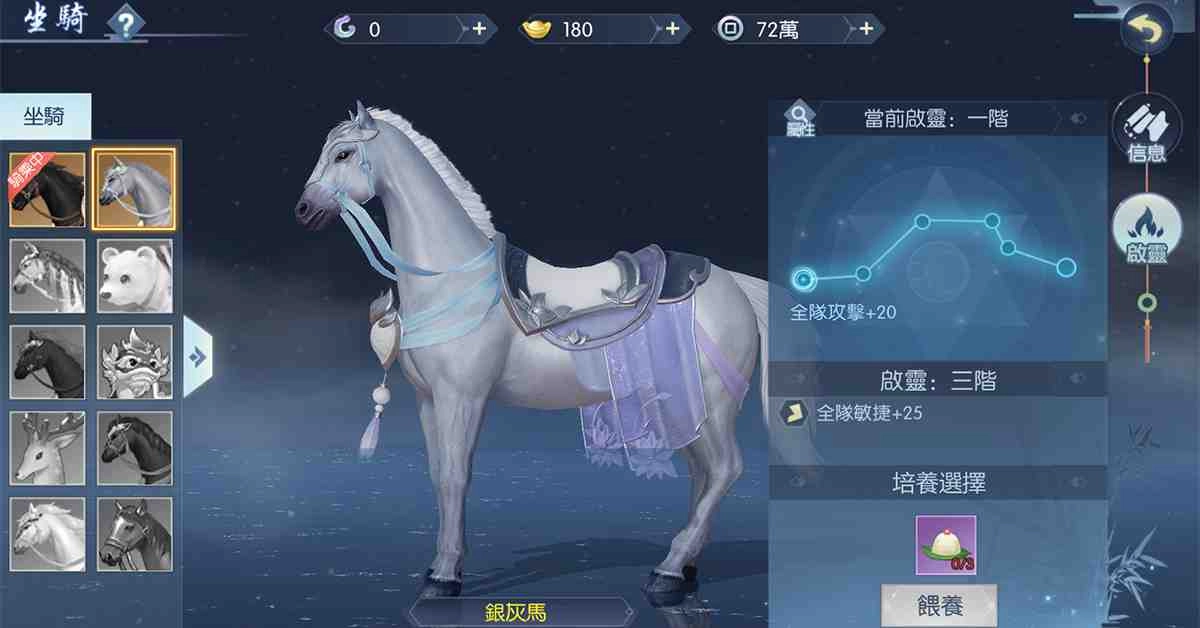Open the 屬性 attributes magnifier
The height and width of the screenshot is (628, 1200).
point(800,118)
